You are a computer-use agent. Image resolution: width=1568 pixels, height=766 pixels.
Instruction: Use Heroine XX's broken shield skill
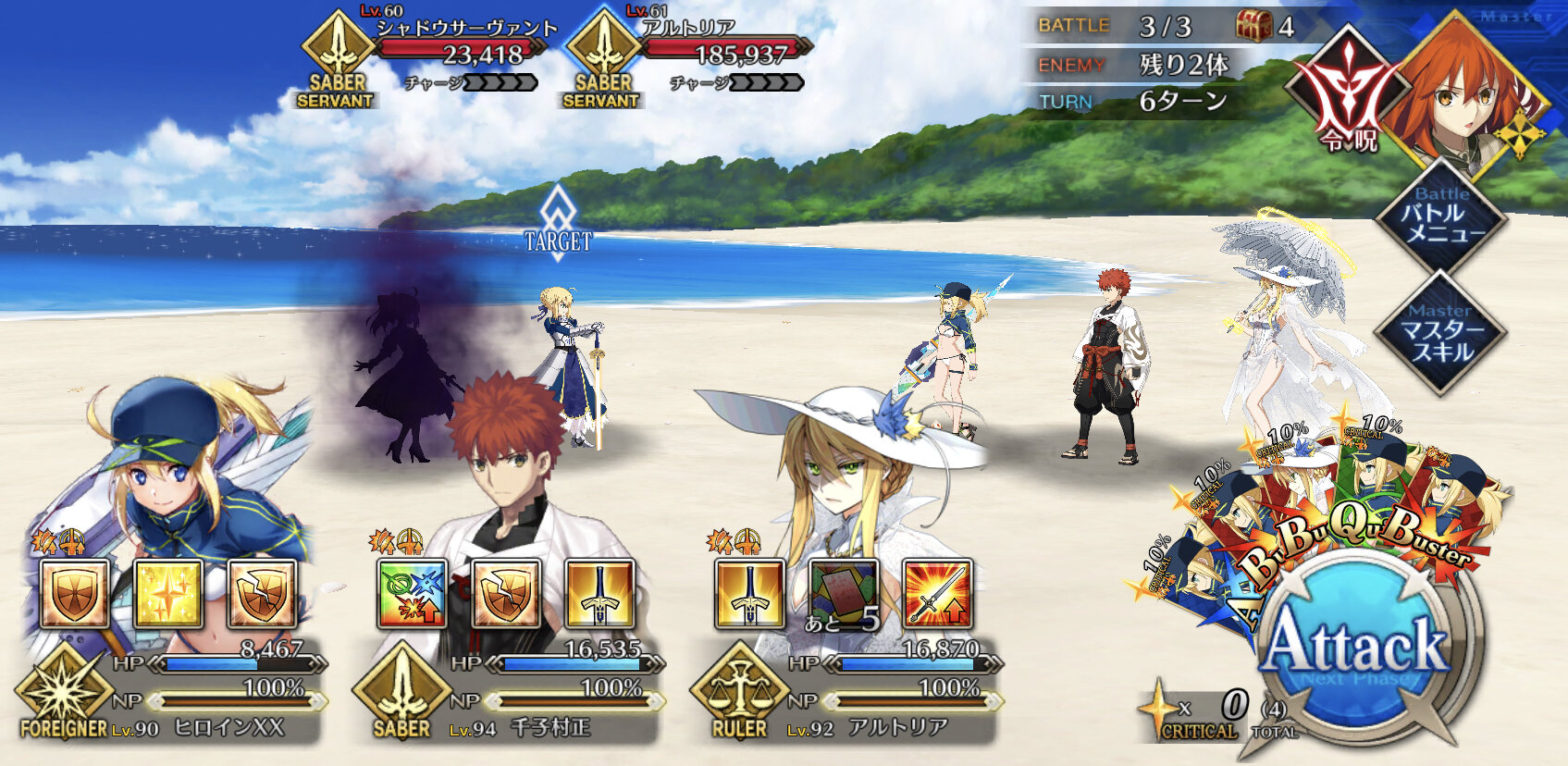click(x=262, y=594)
